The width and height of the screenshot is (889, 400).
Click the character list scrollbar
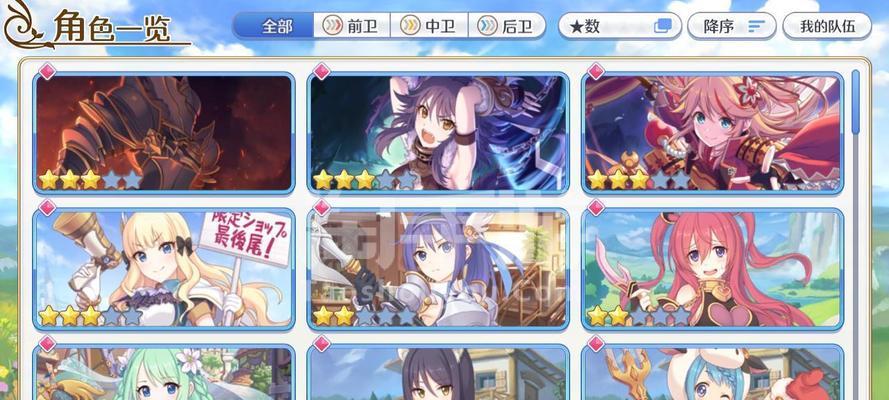(857, 100)
